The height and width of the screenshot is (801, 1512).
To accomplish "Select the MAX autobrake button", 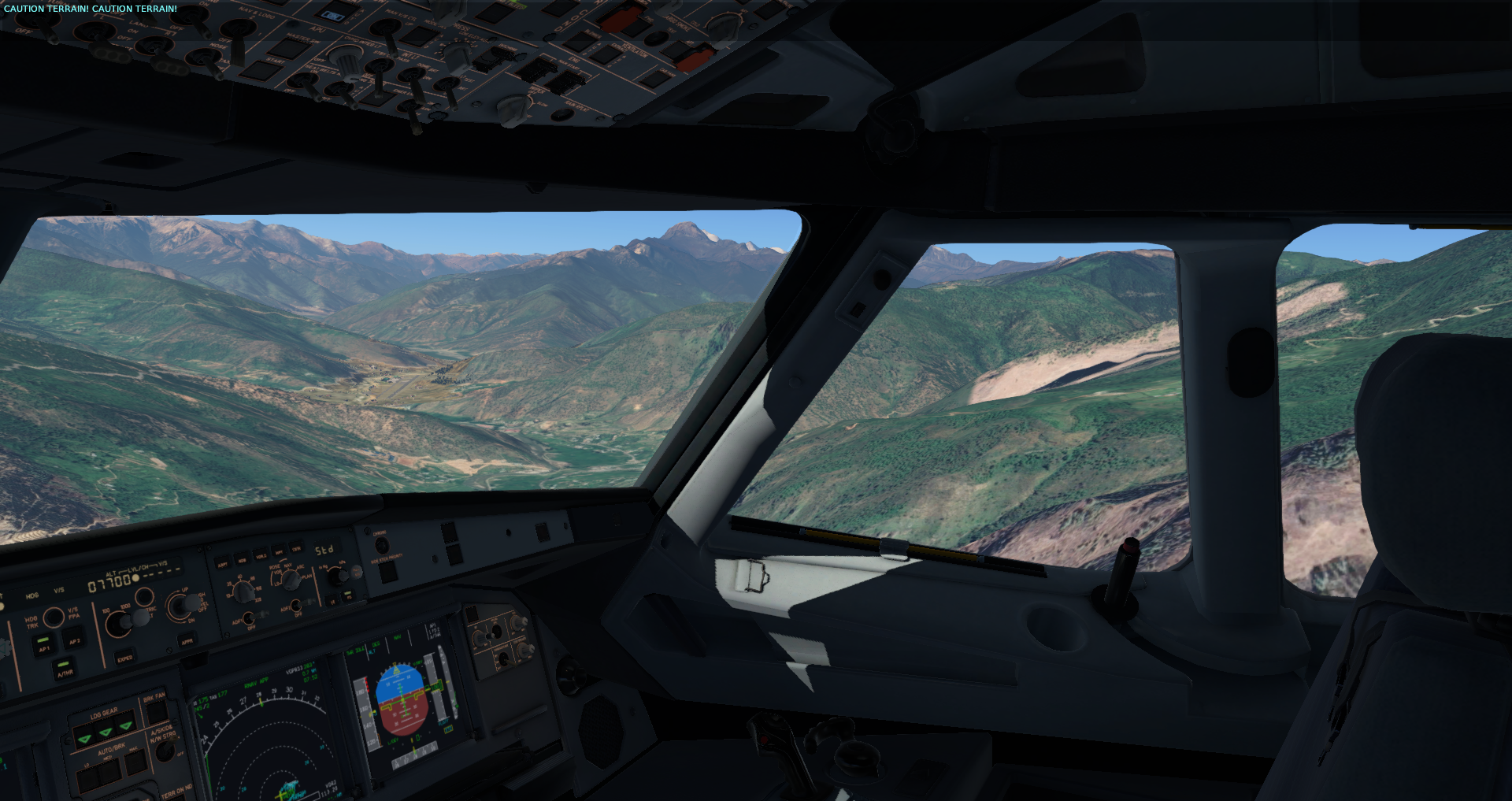I will (135, 762).
